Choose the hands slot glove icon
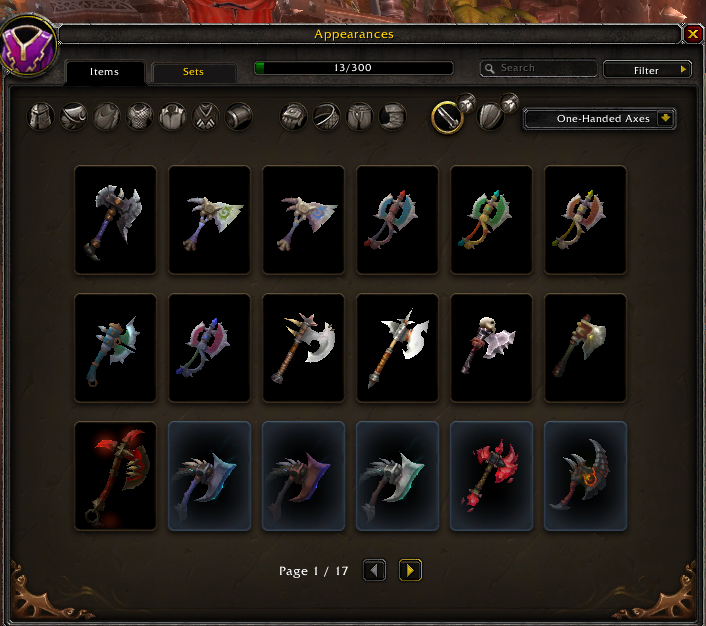The height and width of the screenshot is (626, 706). coord(293,117)
